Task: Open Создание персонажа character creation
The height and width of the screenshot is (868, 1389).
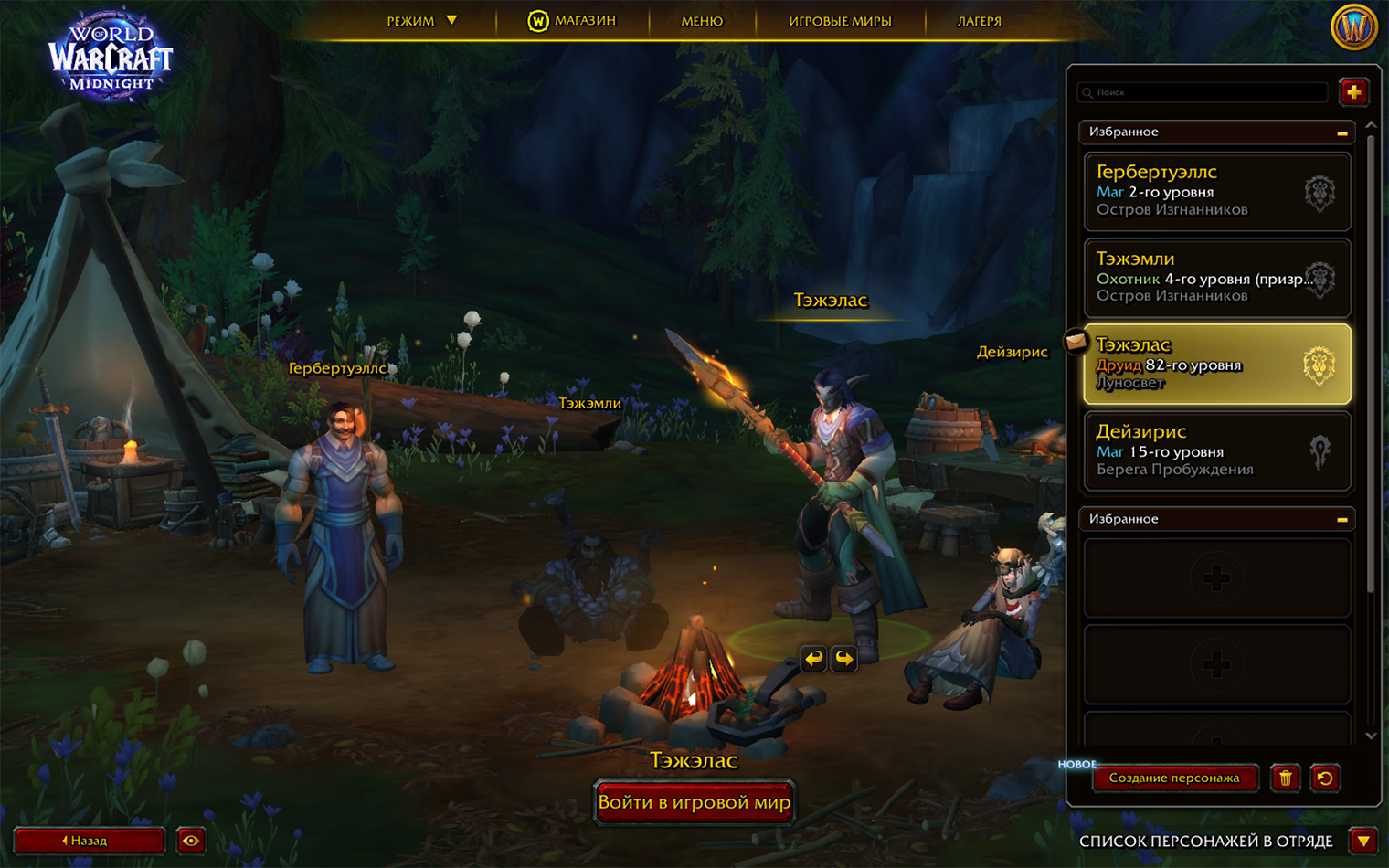Action: tap(1174, 778)
